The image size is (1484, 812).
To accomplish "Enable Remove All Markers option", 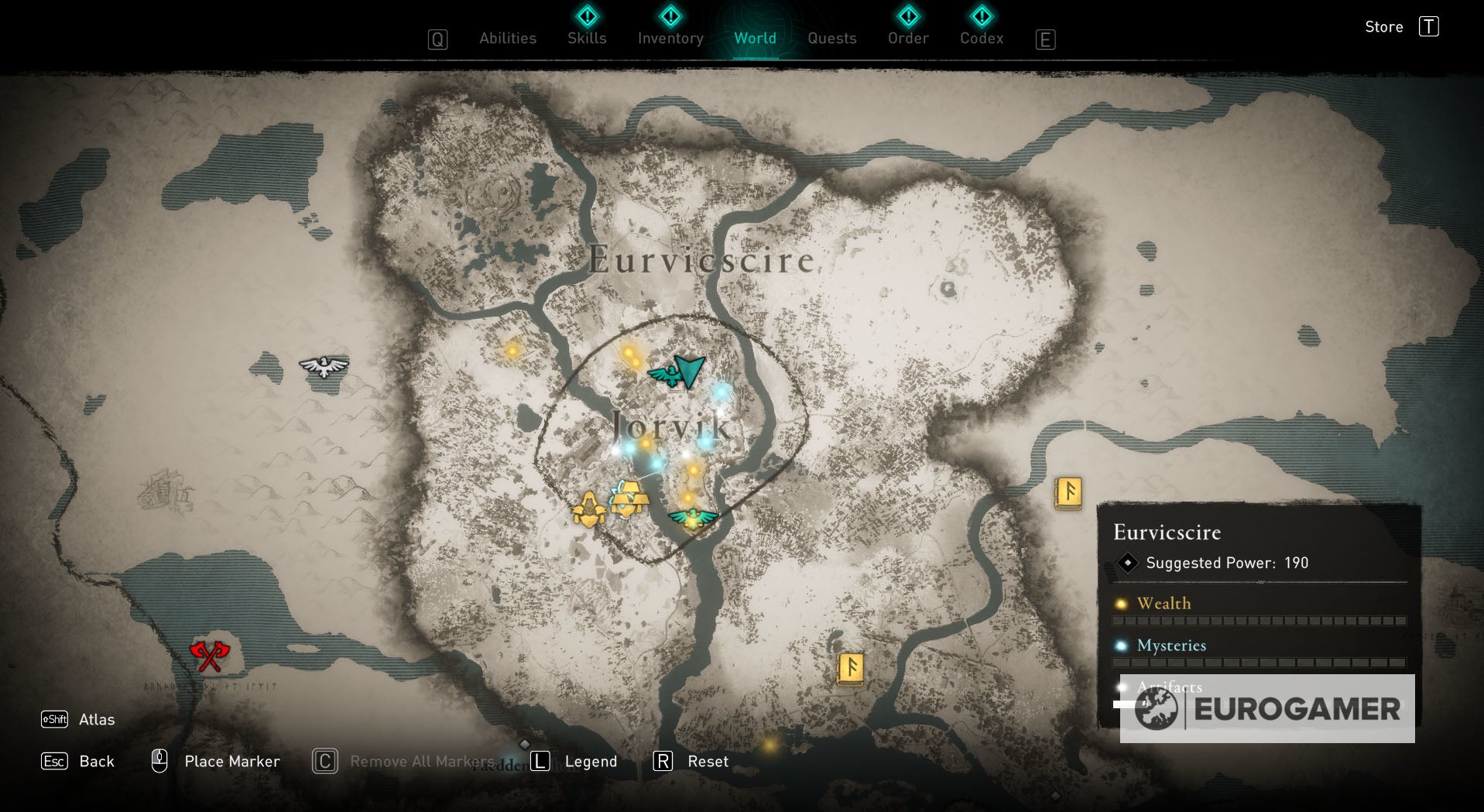I will (423, 761).
